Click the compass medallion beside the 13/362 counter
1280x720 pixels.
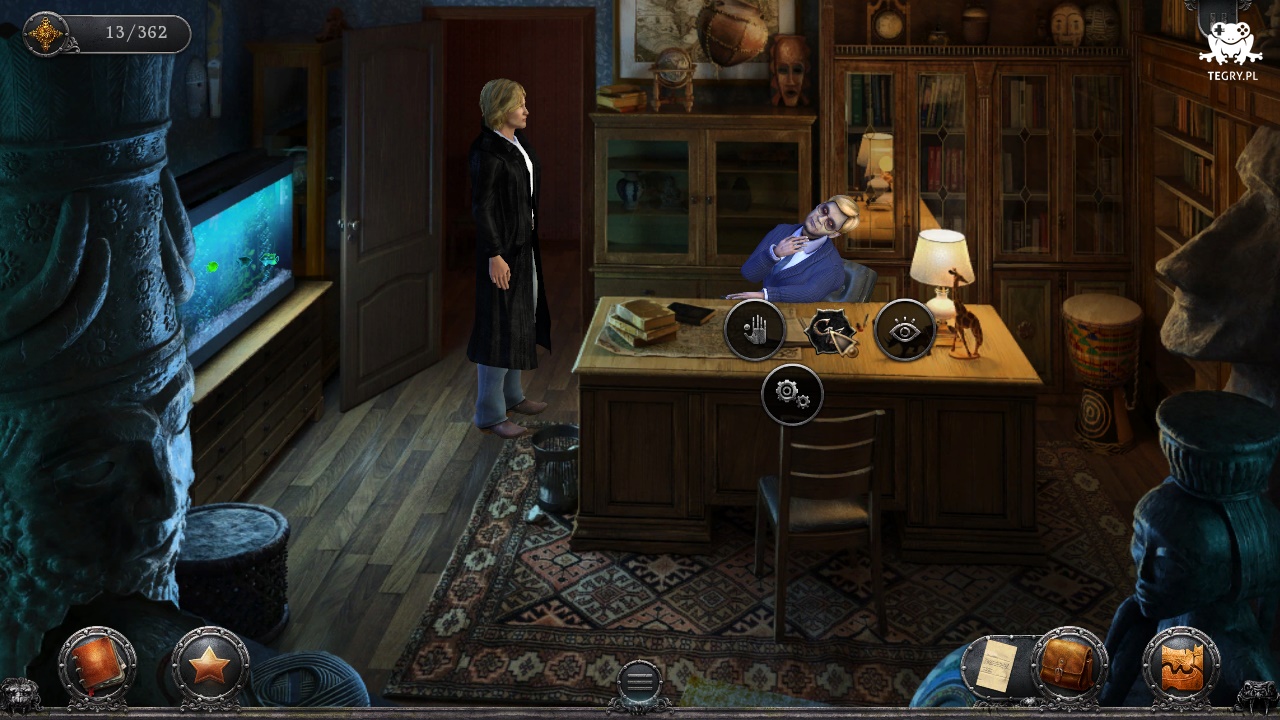point(46,33)
